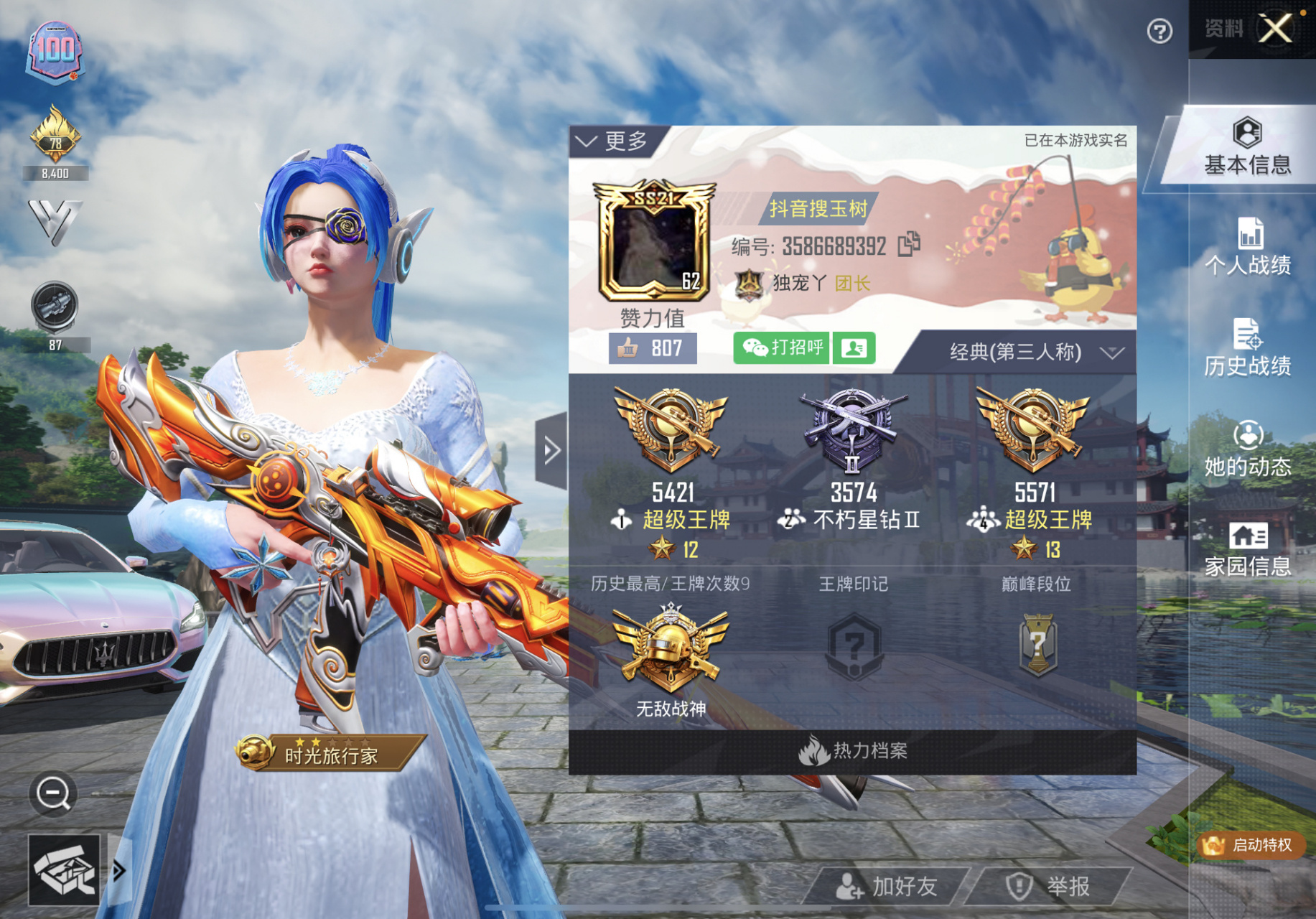This screenshot has width=1316, height=919.
Task: Open the 家园信息 tab
Action: point(1248,550)
